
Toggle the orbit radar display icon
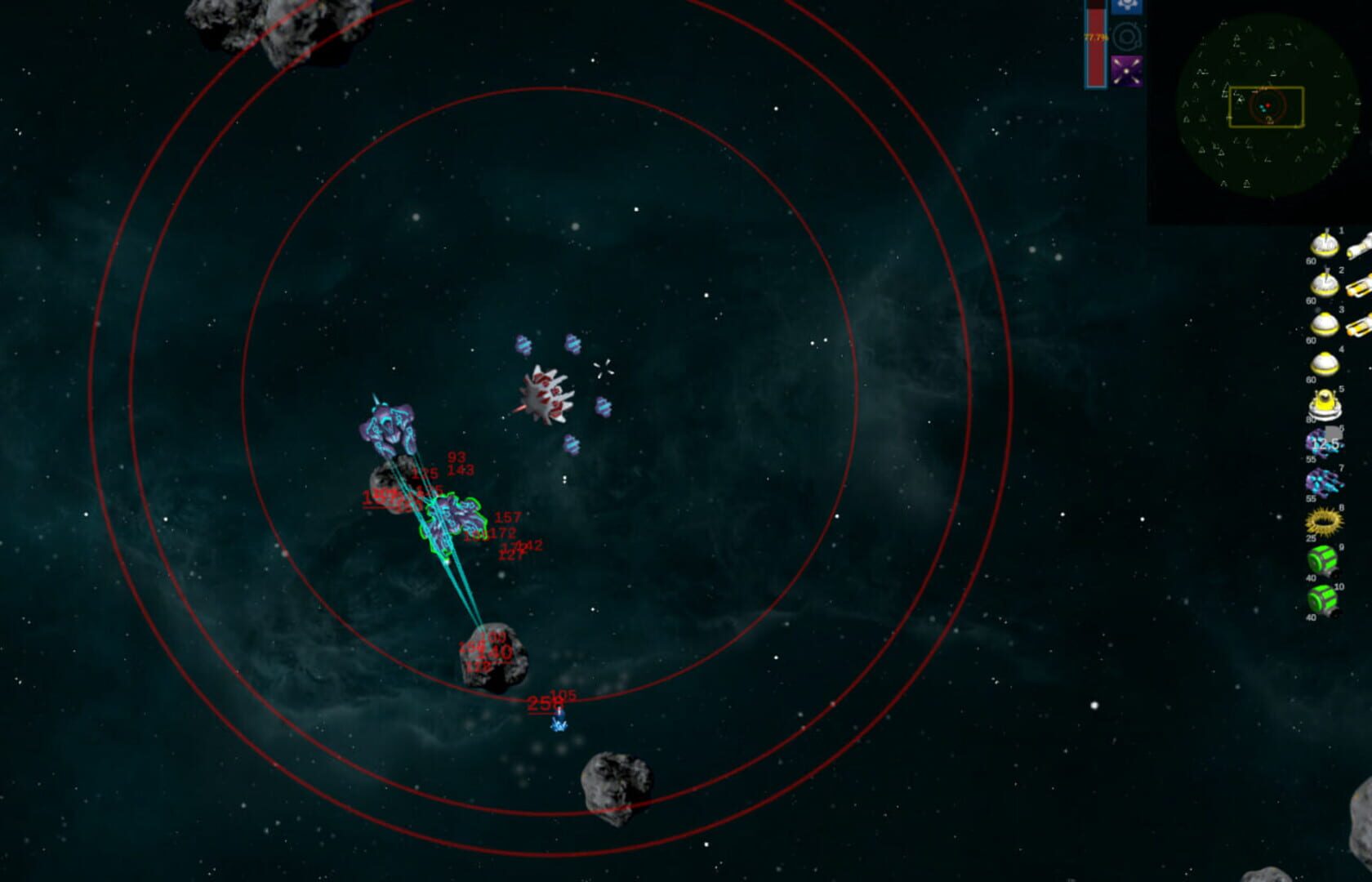(1127, 34)
